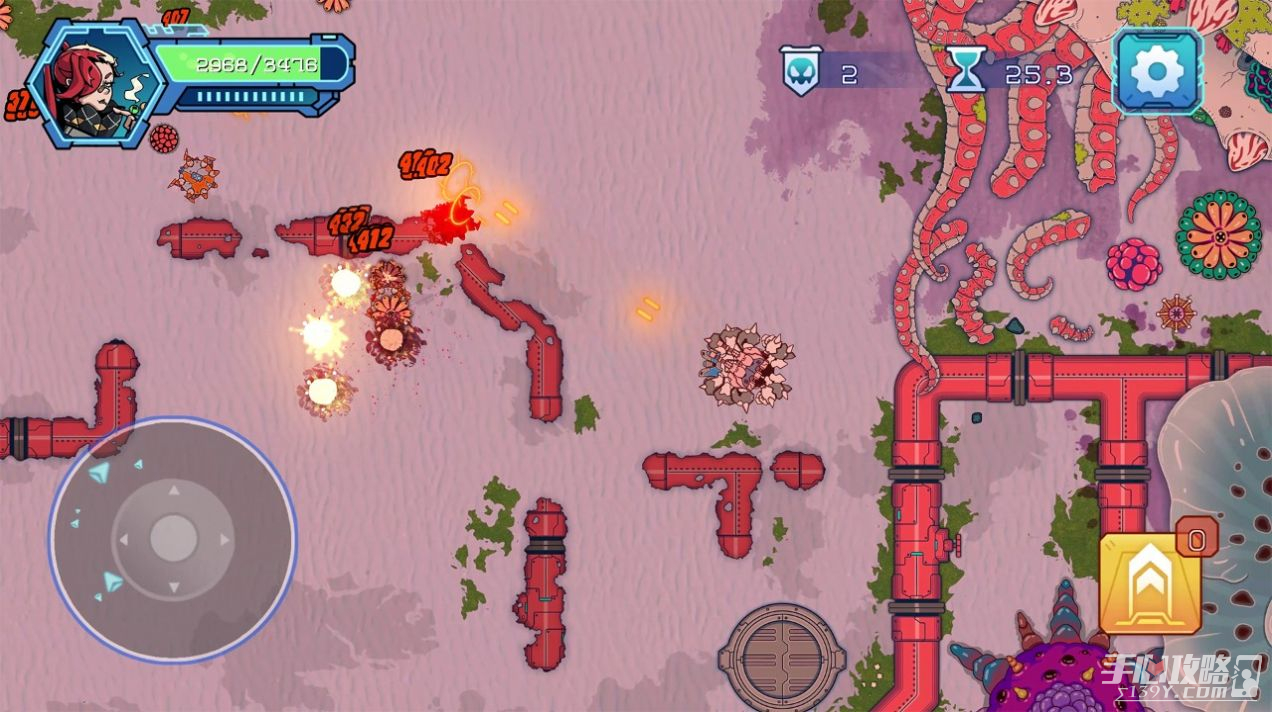Open the gear settings menu
1272x712 pixels.
coord(1158,71)
